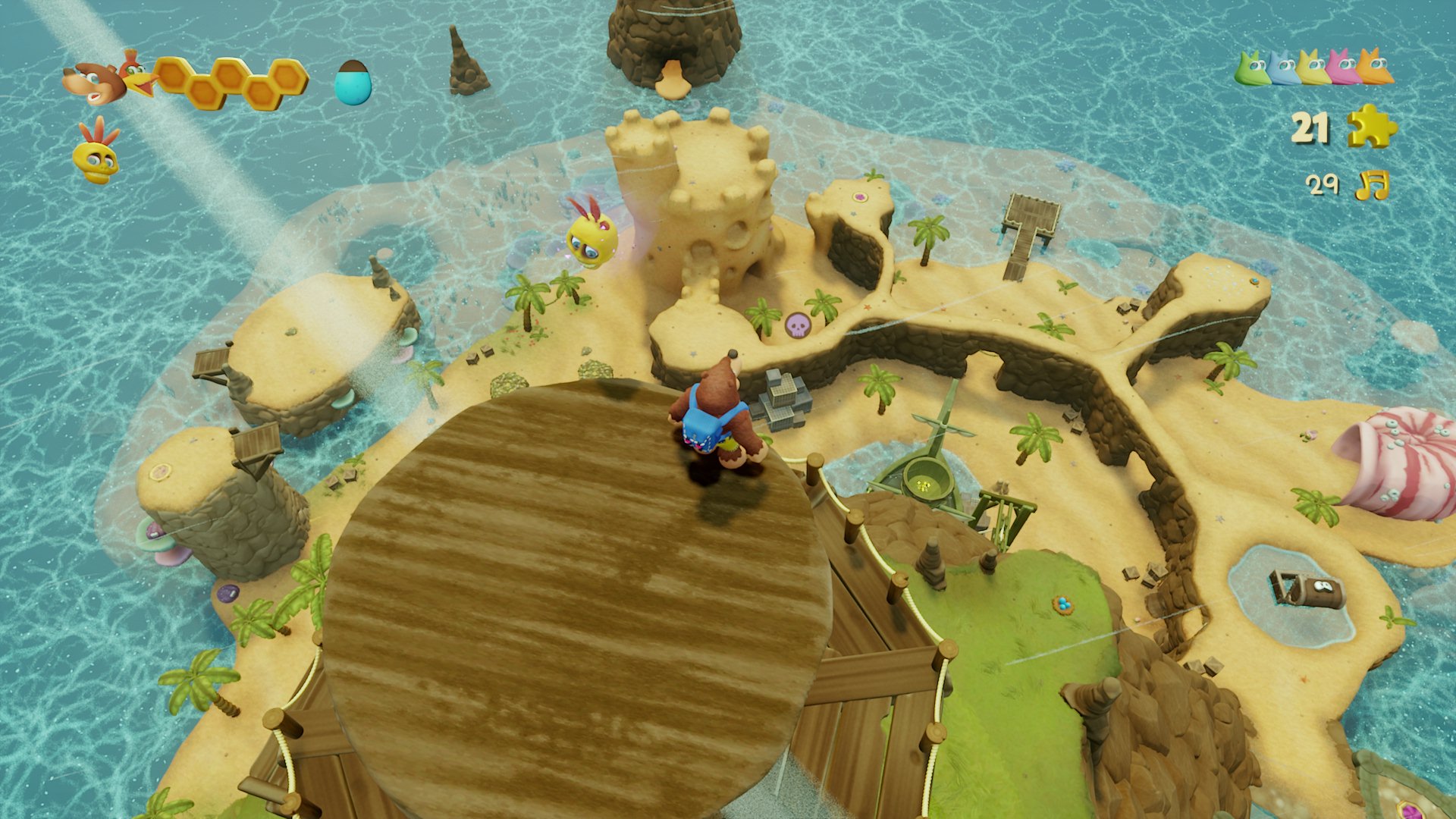1456x819 pixels.
Task: Select the golden musical note icon
Action: (x=1372, y=184)
